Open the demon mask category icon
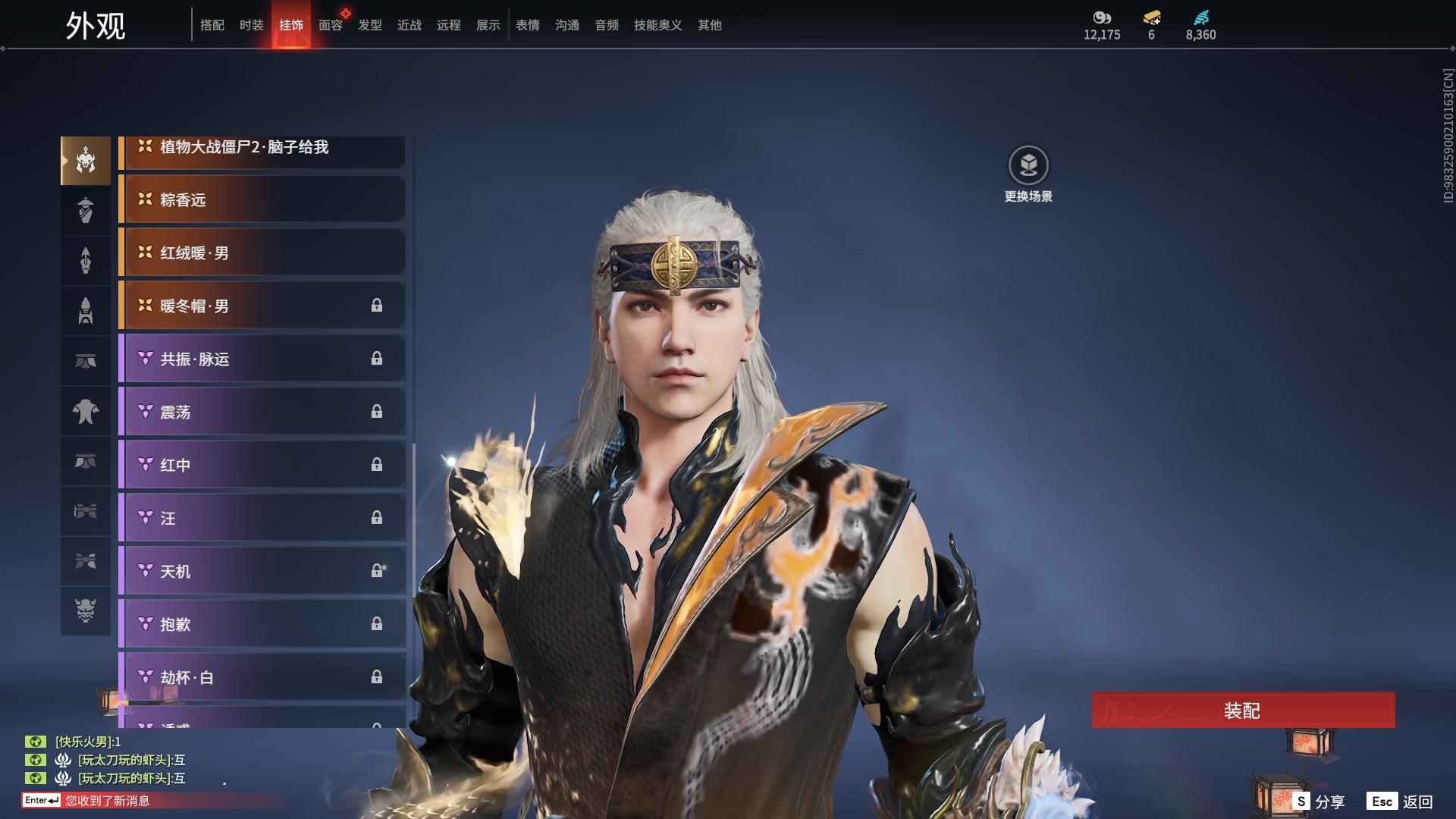This screenshot has height=819, width=1456. [x=86, y=610]
